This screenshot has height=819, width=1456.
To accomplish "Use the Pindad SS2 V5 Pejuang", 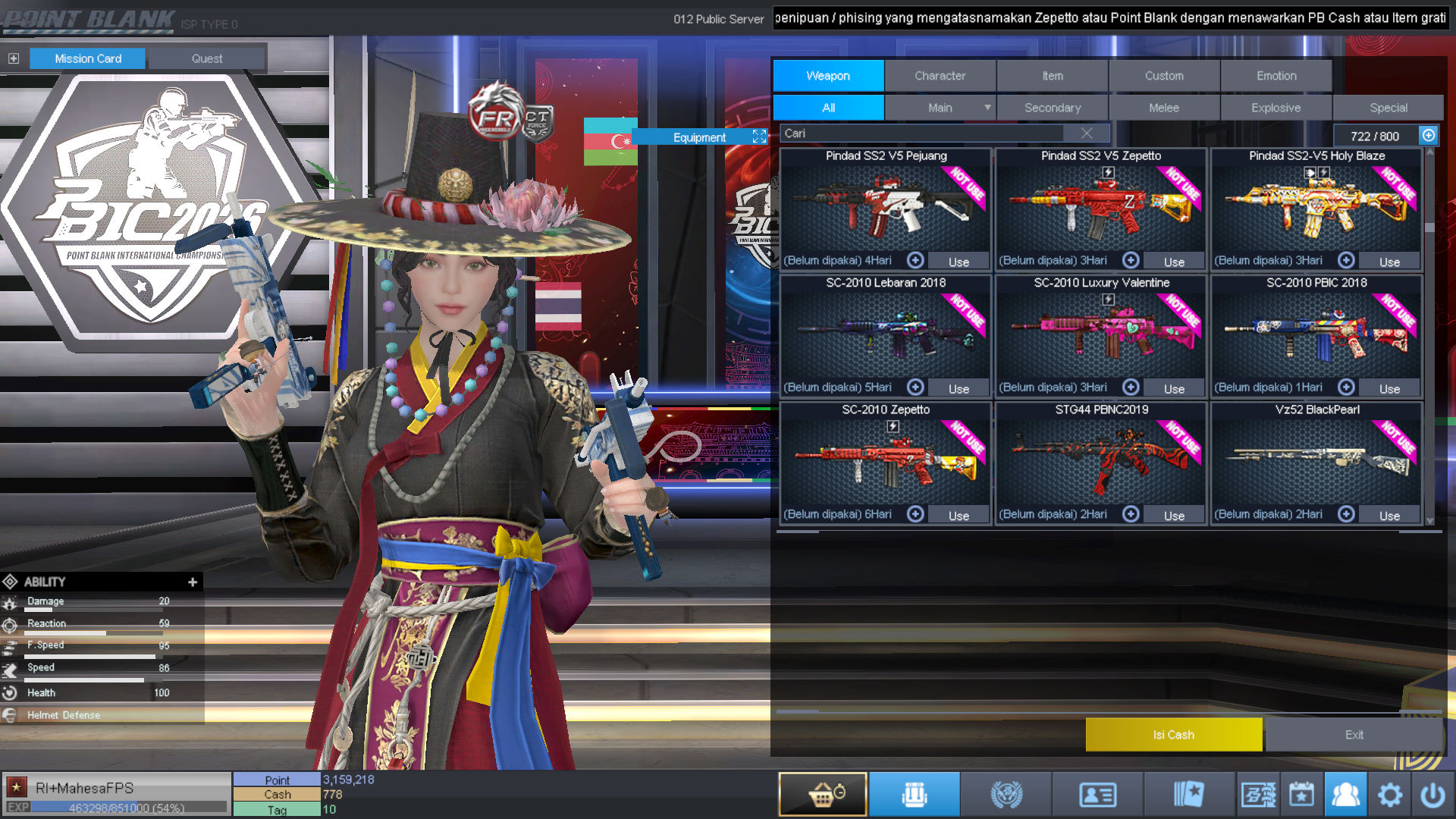I will click(959, 262).
